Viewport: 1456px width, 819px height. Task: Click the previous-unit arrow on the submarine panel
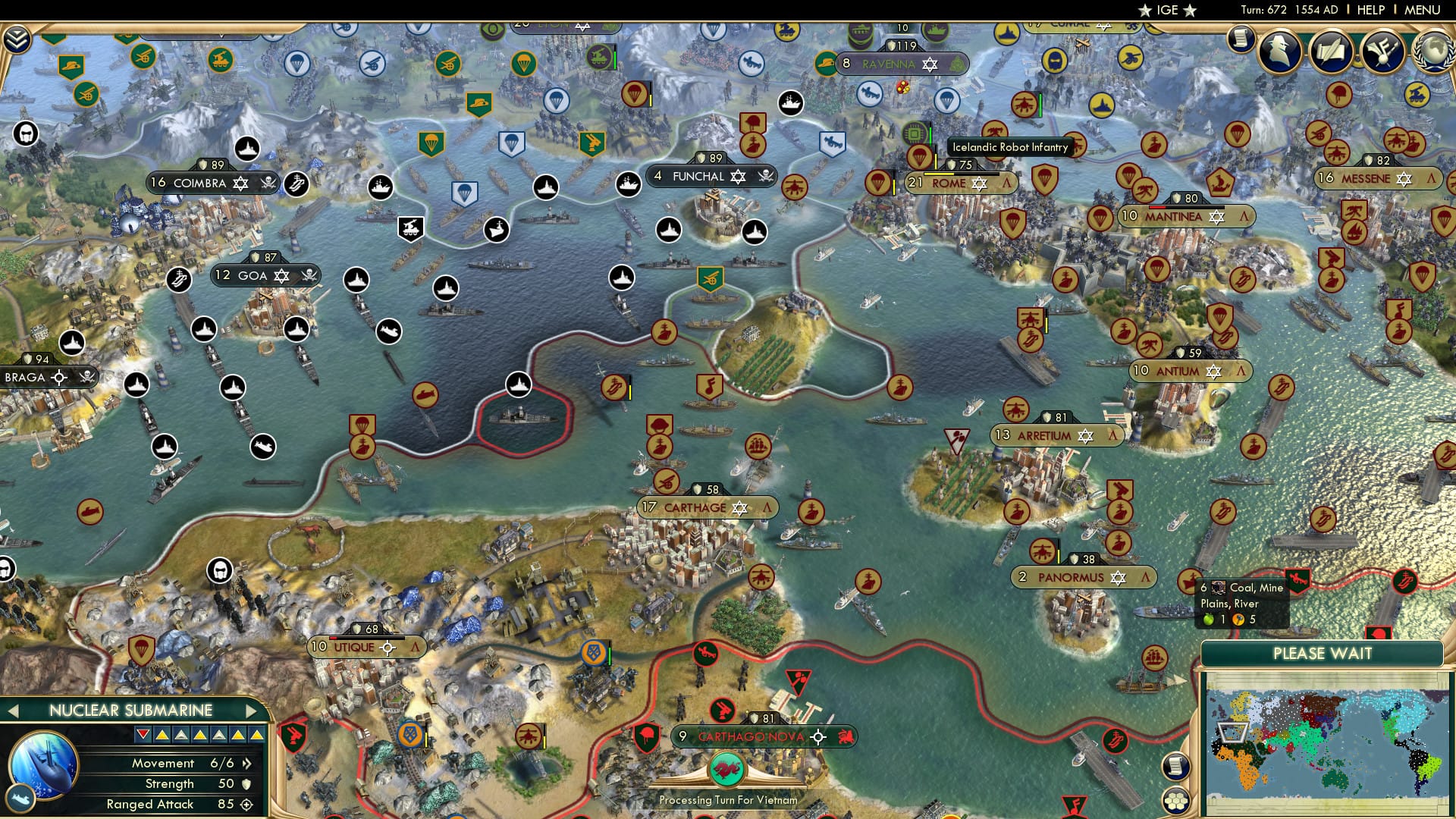click(13, 711)
